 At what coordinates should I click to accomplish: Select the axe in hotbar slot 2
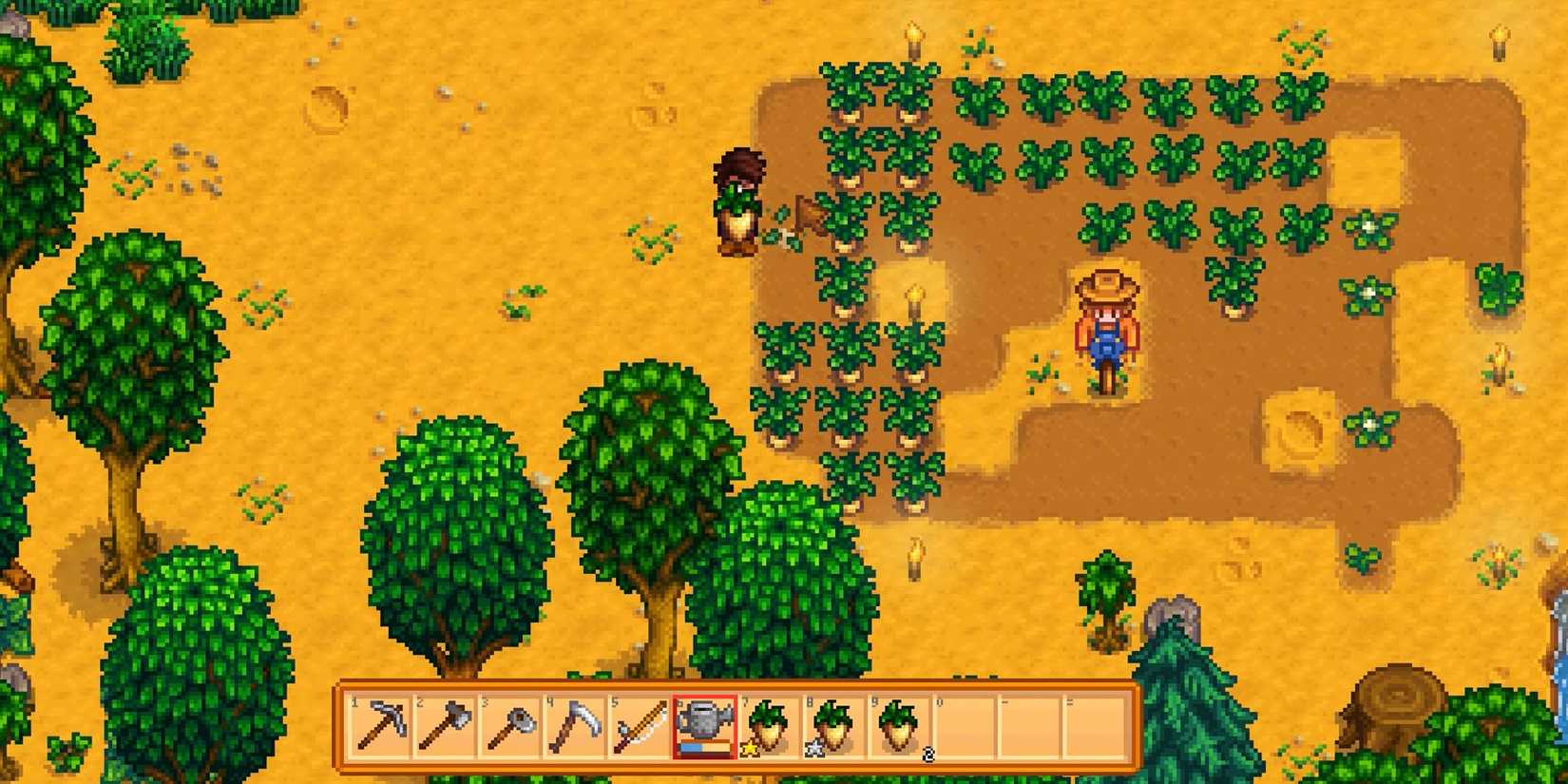445,727
